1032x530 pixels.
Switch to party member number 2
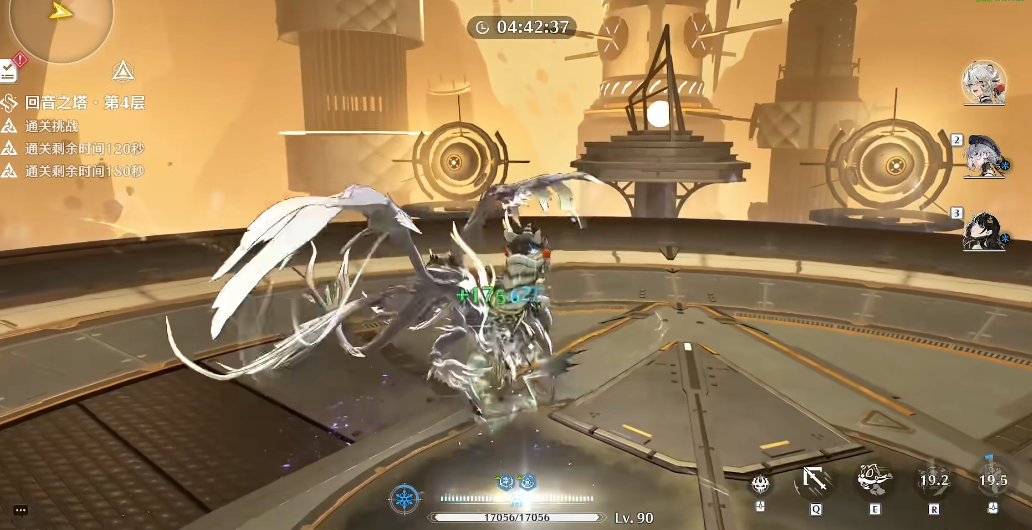tap(982, 156)
